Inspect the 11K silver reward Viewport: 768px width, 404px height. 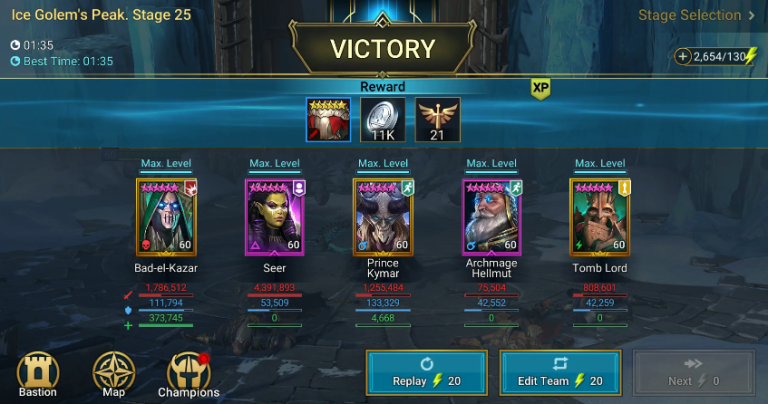pyautogui.click(x=383, y=120)
